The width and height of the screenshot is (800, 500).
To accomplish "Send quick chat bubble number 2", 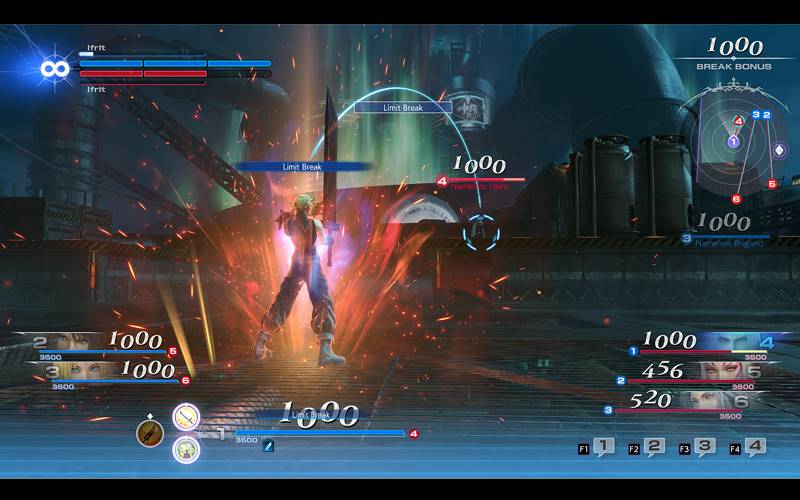I will coord(653,448).
